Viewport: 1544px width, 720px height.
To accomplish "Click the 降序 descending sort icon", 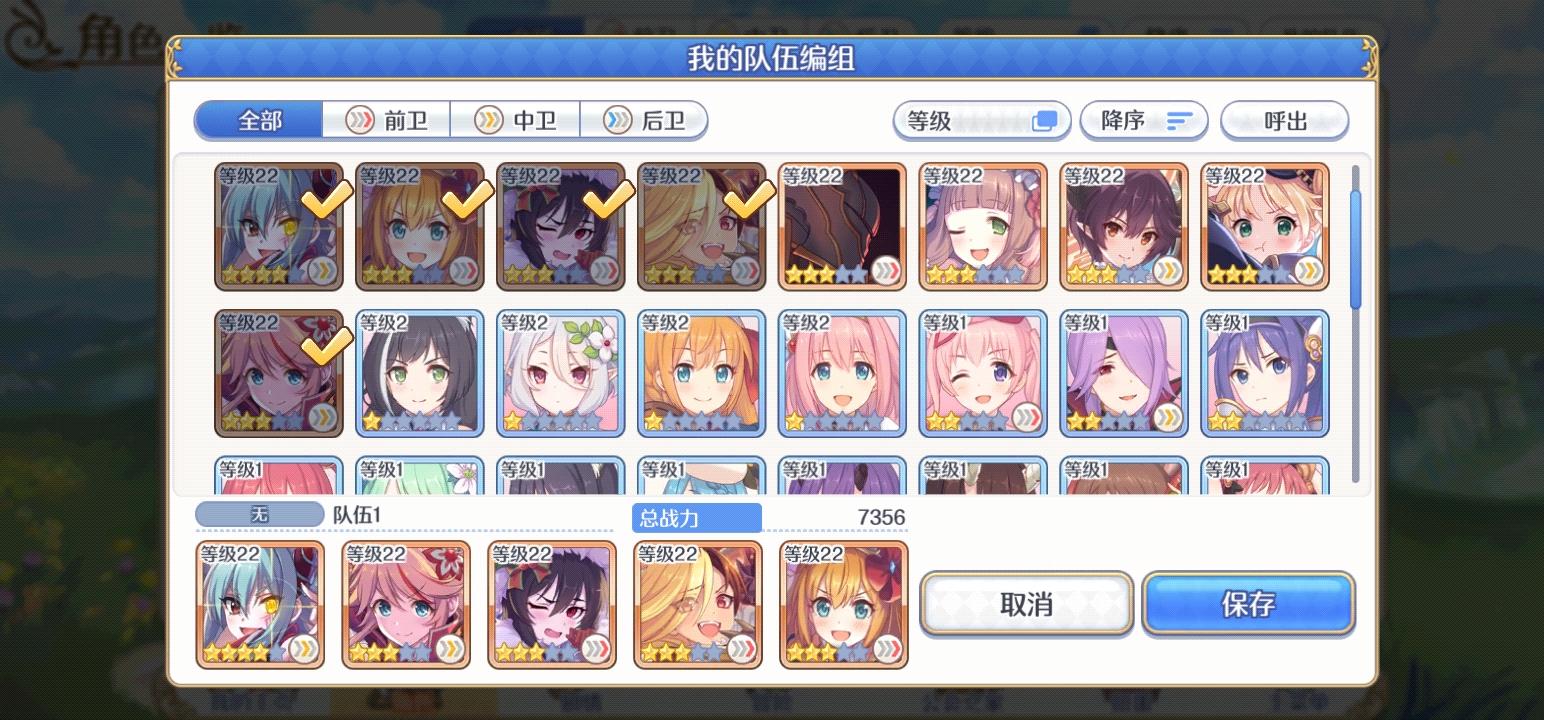I will (x=1180, y=120).
